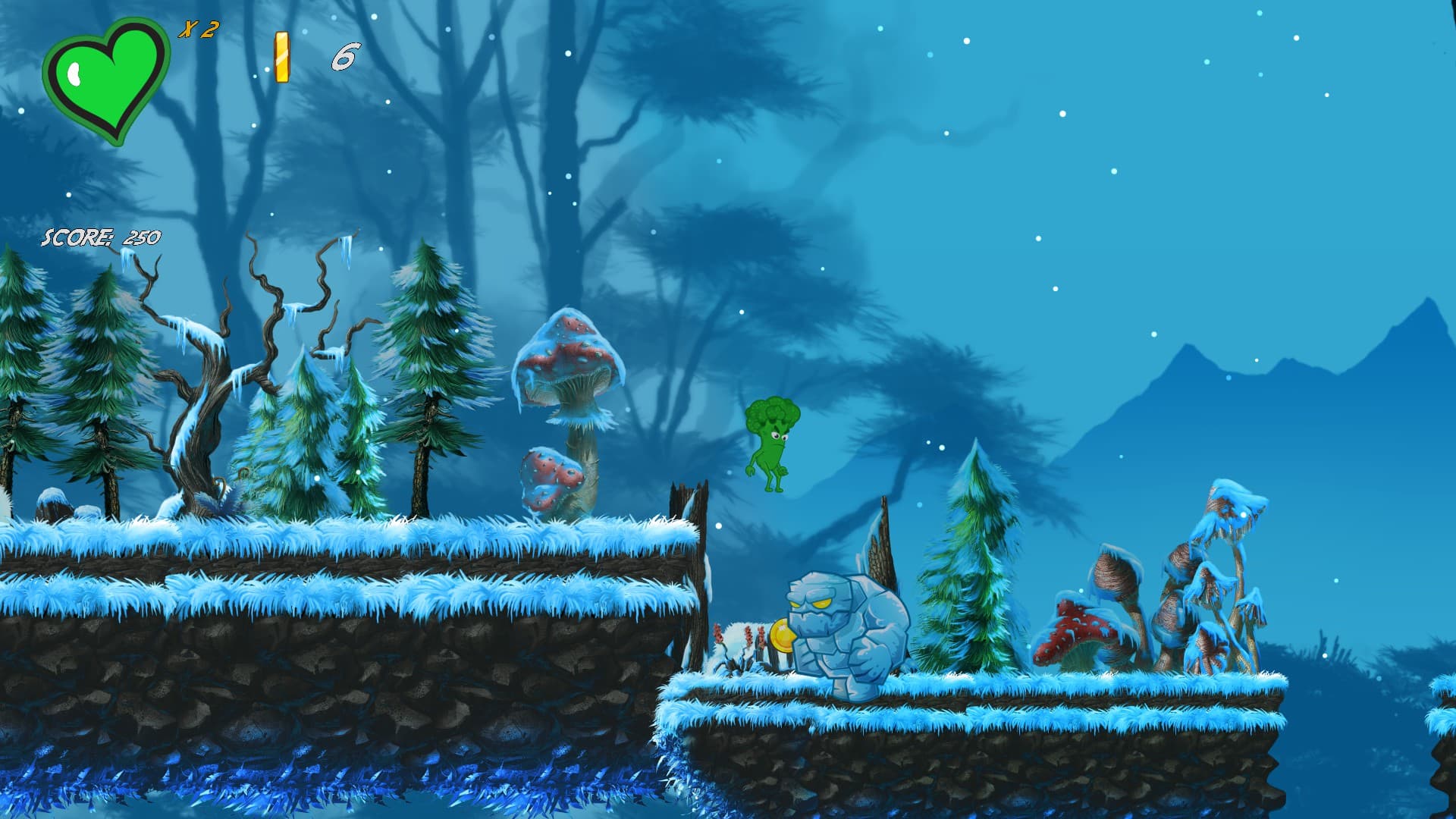Screen dimensions: 1456x819
Task: Click the SCORE: 250 display
Action: [101, 237]
